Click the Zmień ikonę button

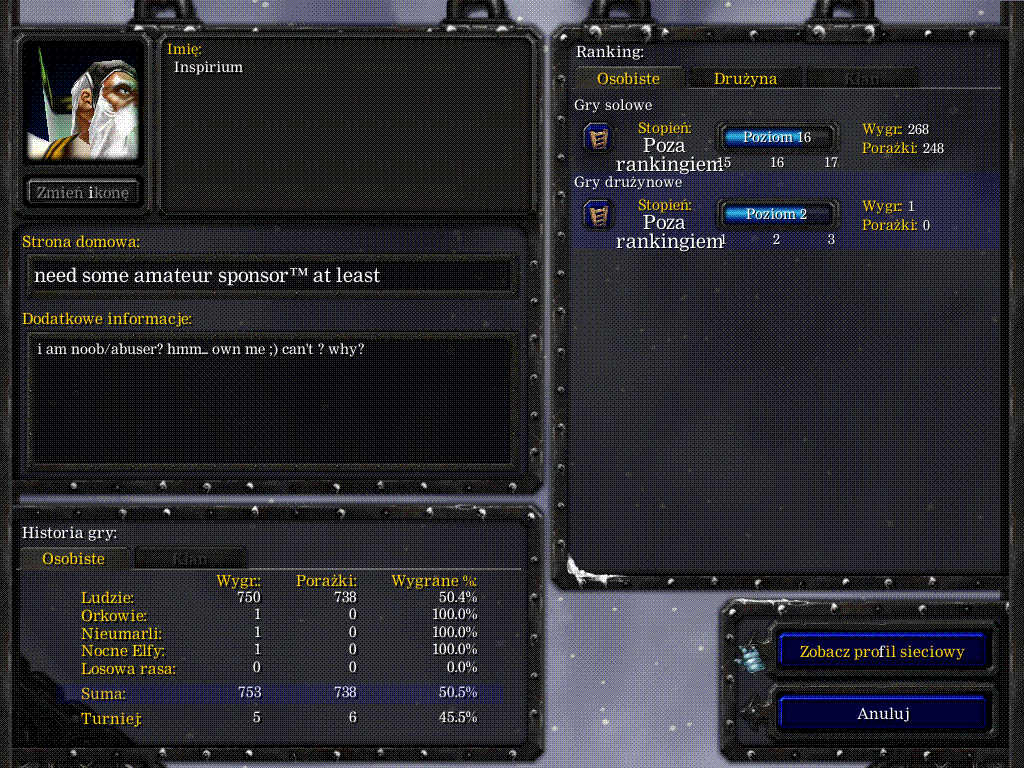[83, 193]
